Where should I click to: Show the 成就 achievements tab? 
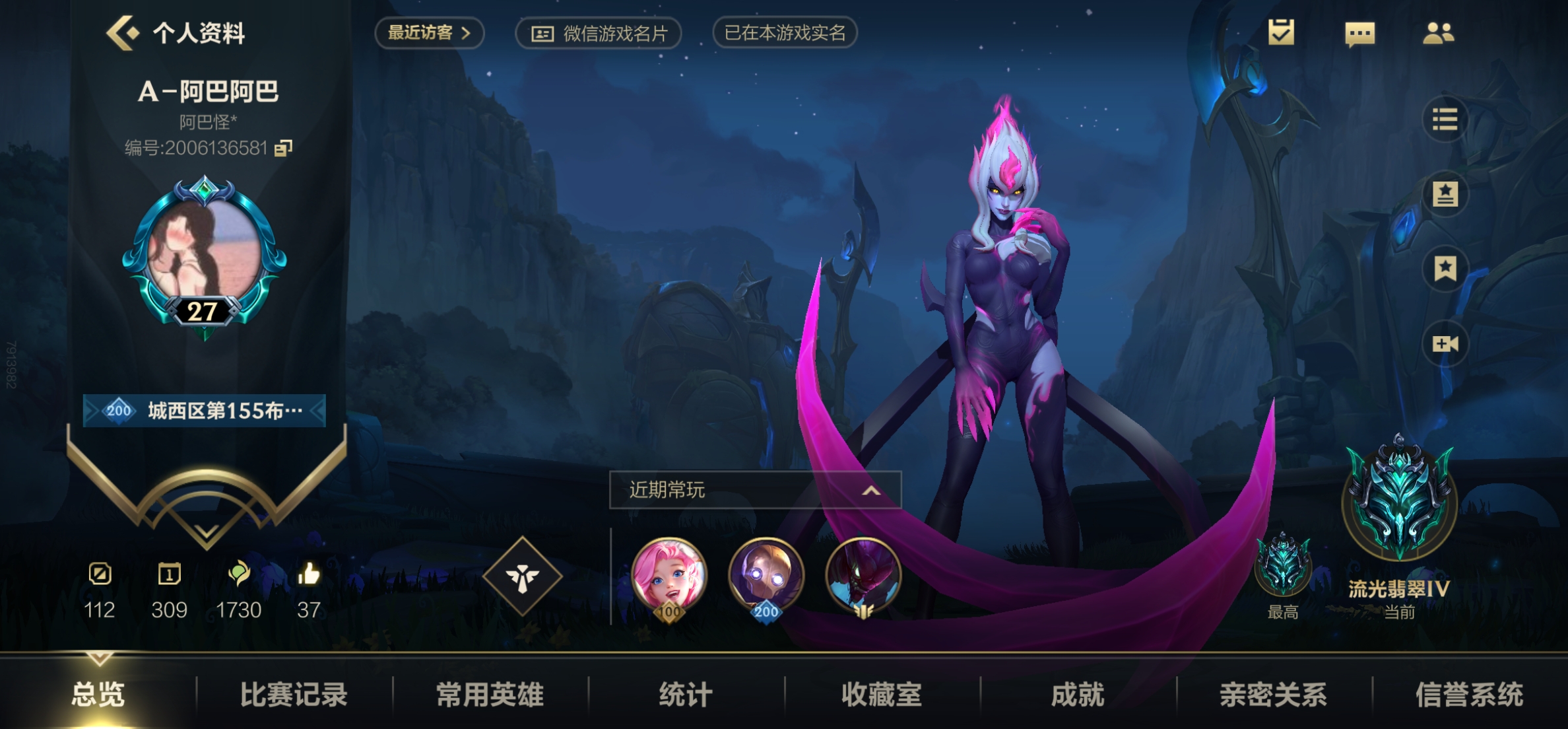pos(1078,694)
